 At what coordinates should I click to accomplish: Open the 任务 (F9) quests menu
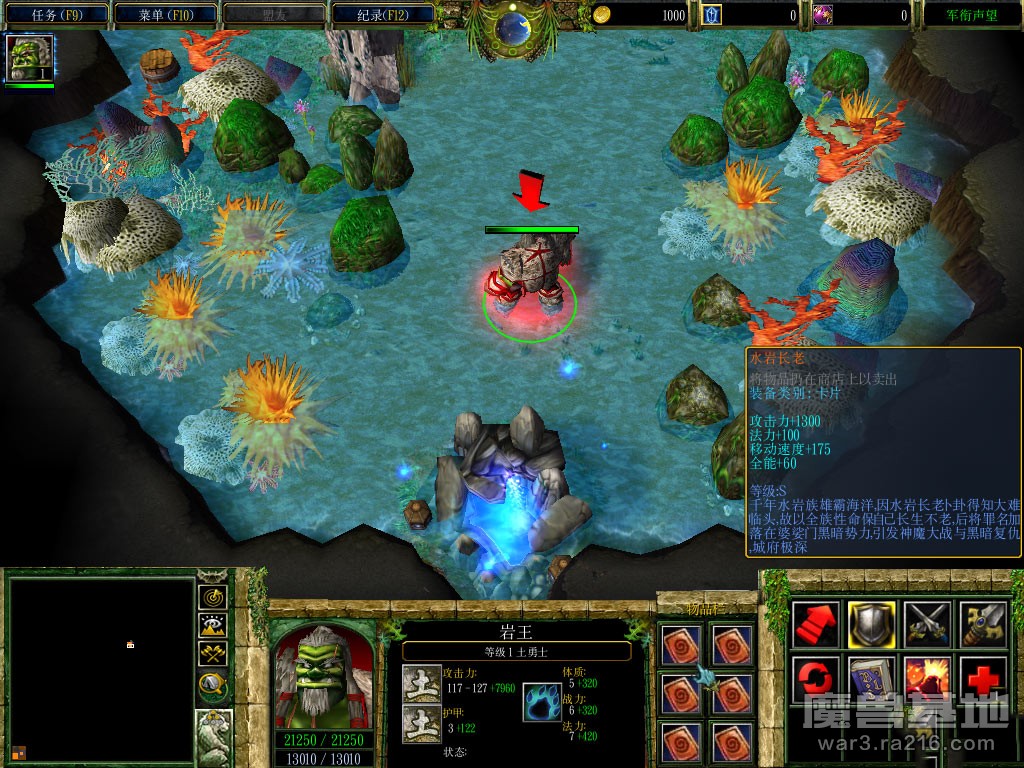(56, 15)
